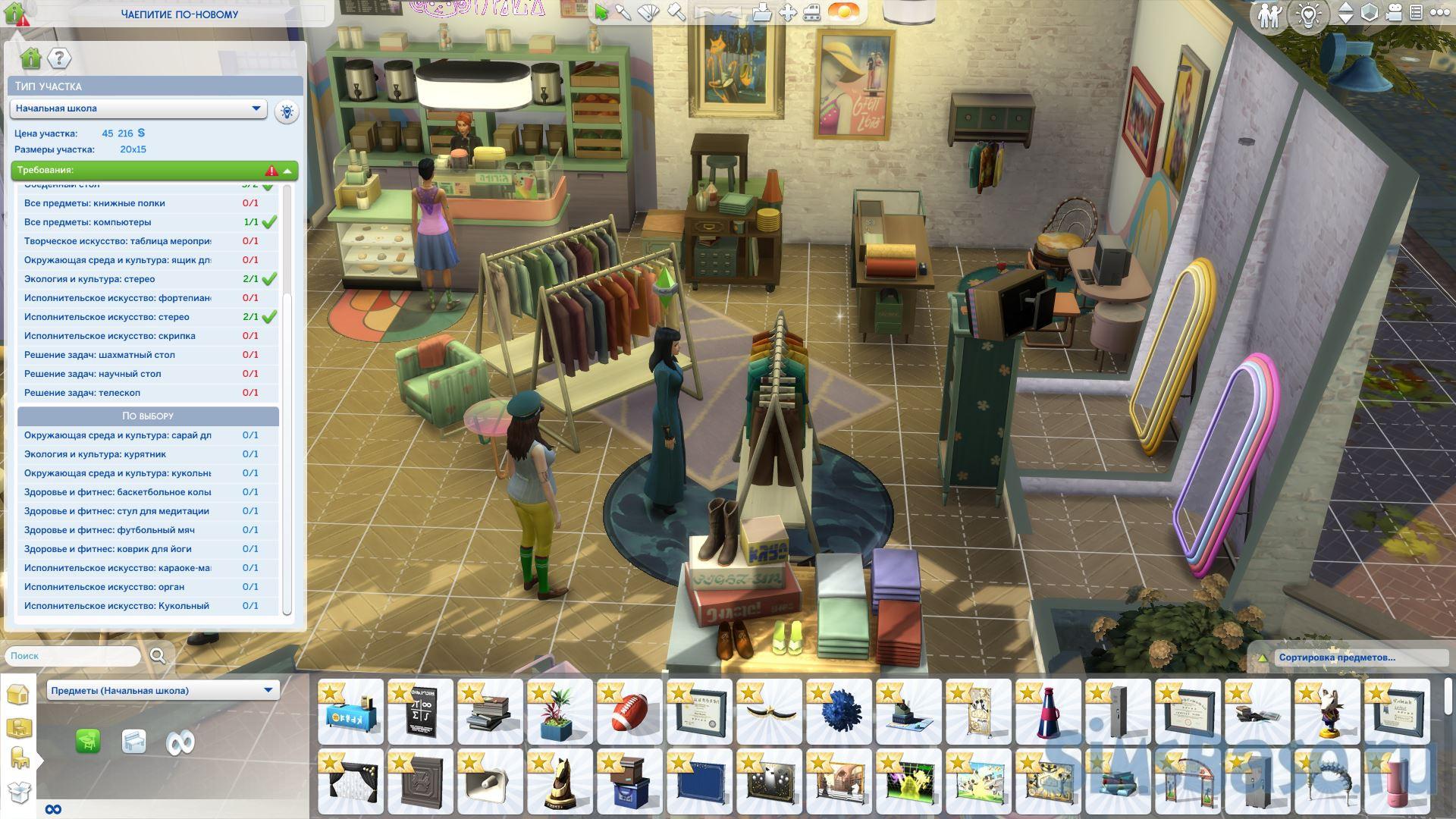
Task: Select the blue pom-pom item thumbnail
Action: [x=839, y=712]
